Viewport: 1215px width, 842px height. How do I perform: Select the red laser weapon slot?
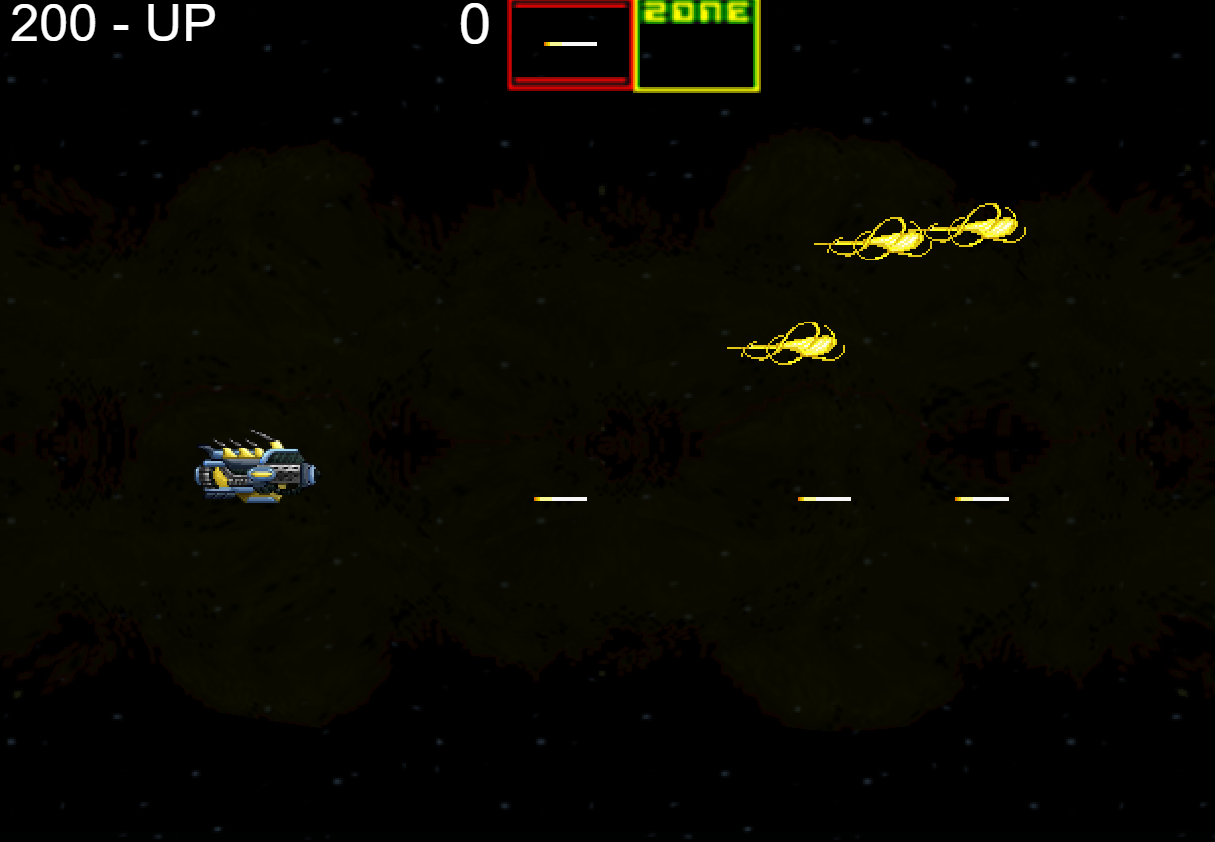click(x=570, y=45)
